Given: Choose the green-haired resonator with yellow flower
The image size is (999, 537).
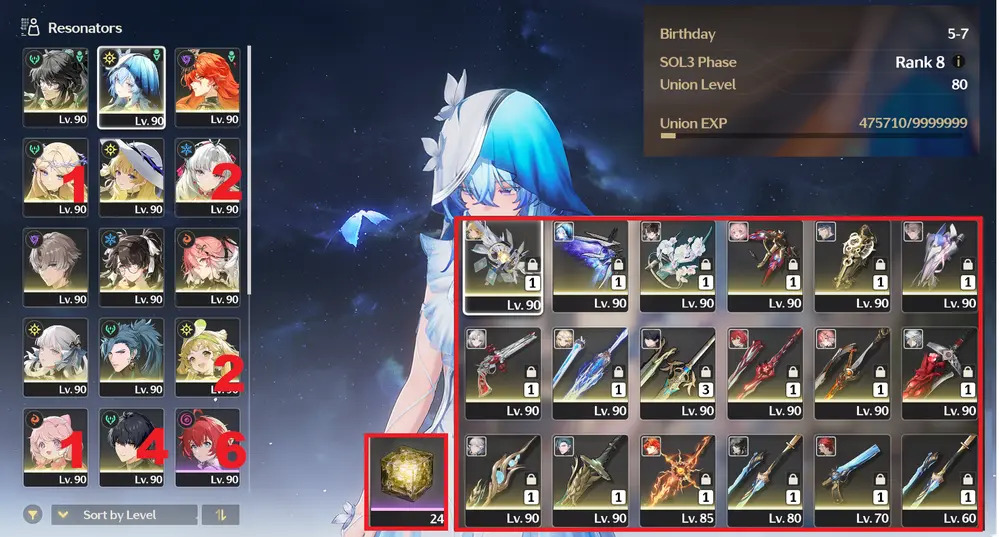Looking at the screenshot, I should click(x=207, y=357).
